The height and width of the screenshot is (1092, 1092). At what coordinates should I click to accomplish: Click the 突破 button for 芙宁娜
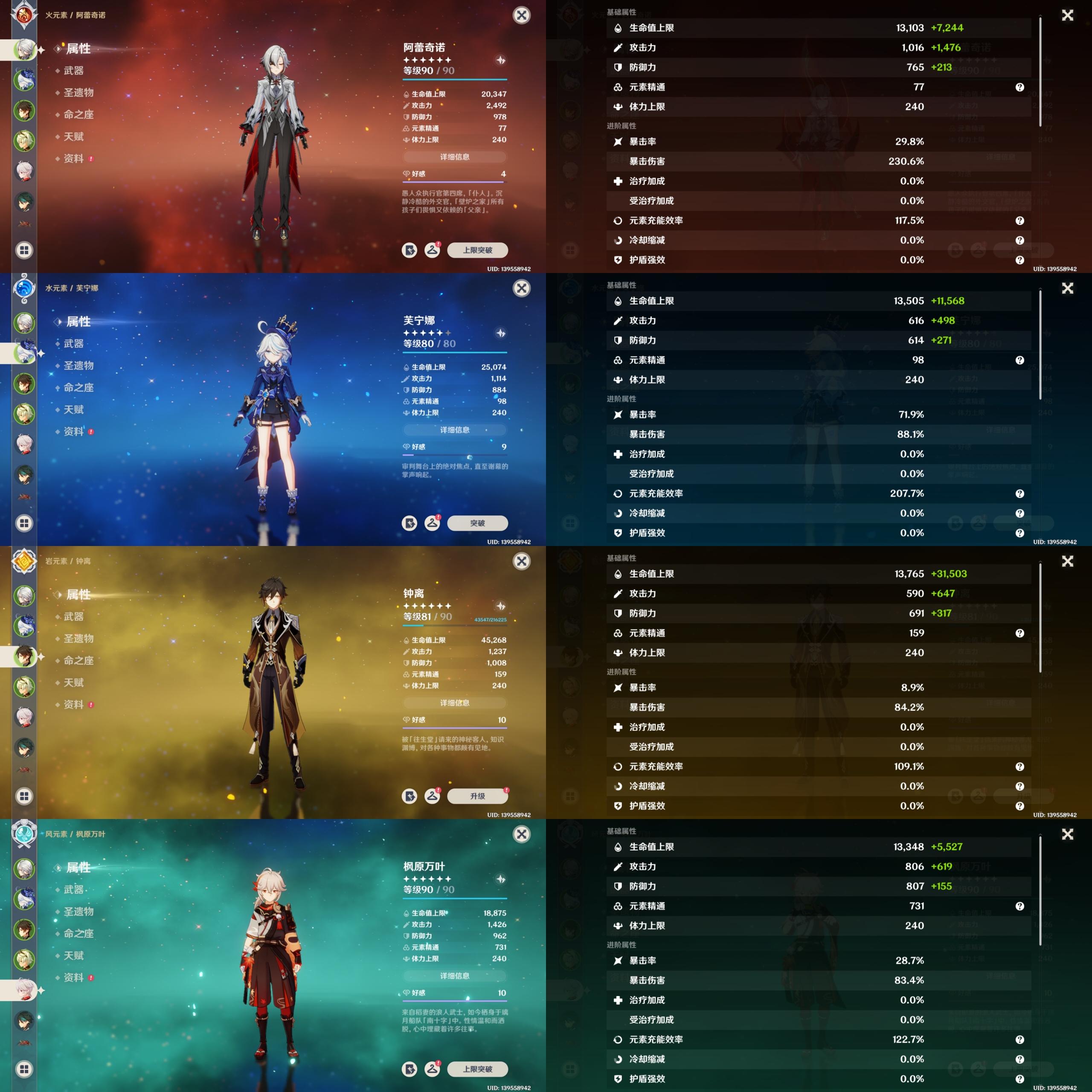click(x=477, y=523)
